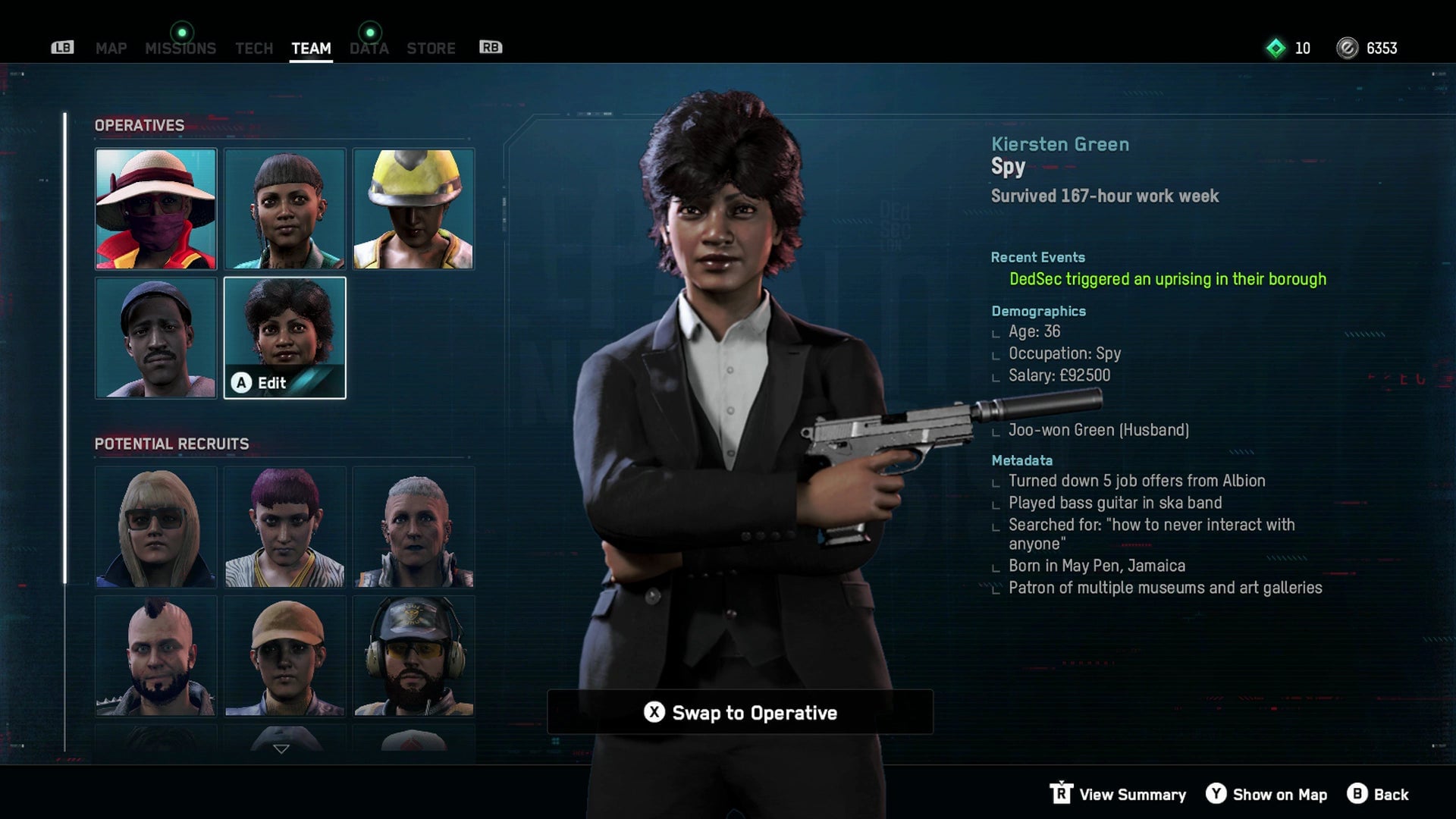Select the TEAM tab
The width and height of the screenshot is (1456, 819).
click(311, 49)
